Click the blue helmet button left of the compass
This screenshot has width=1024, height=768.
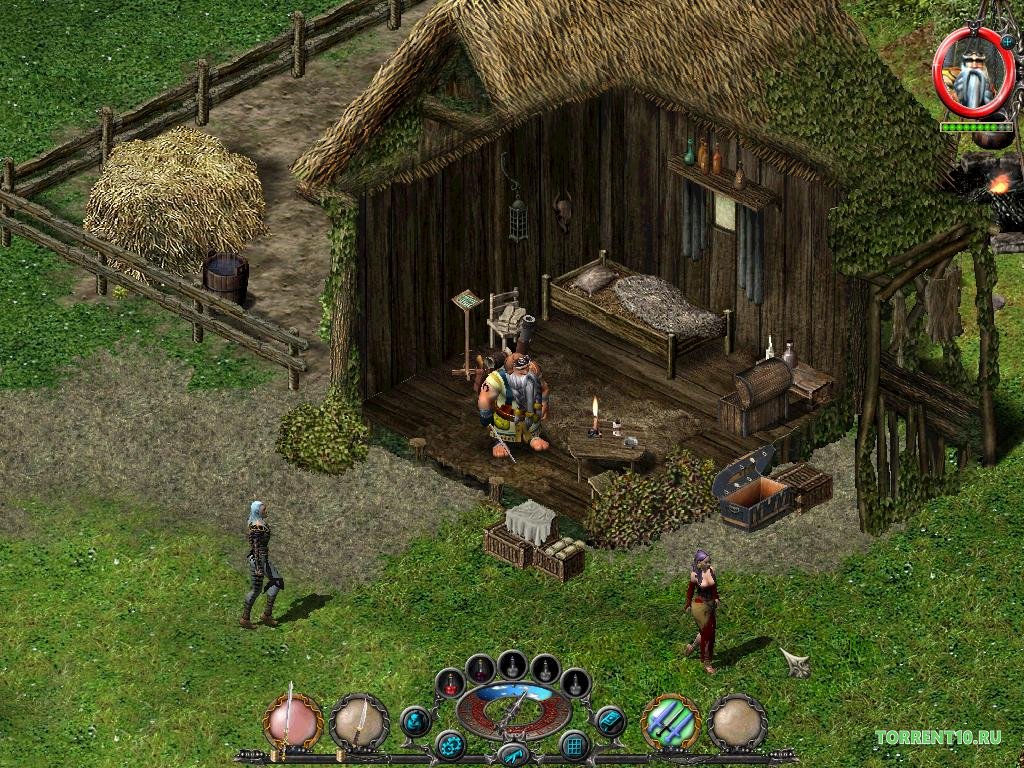[416, 721]
